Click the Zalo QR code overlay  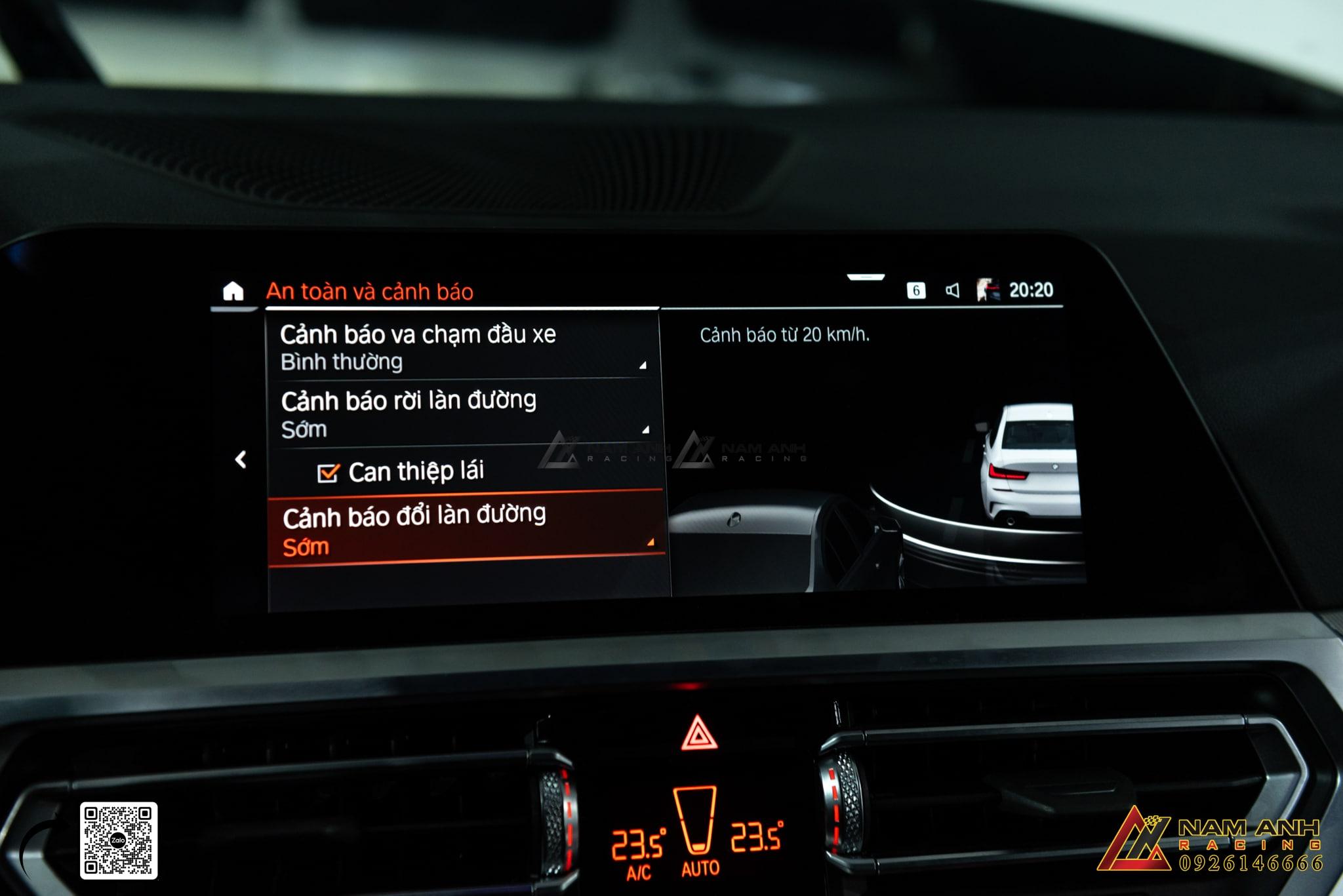[x=119, y=840]
